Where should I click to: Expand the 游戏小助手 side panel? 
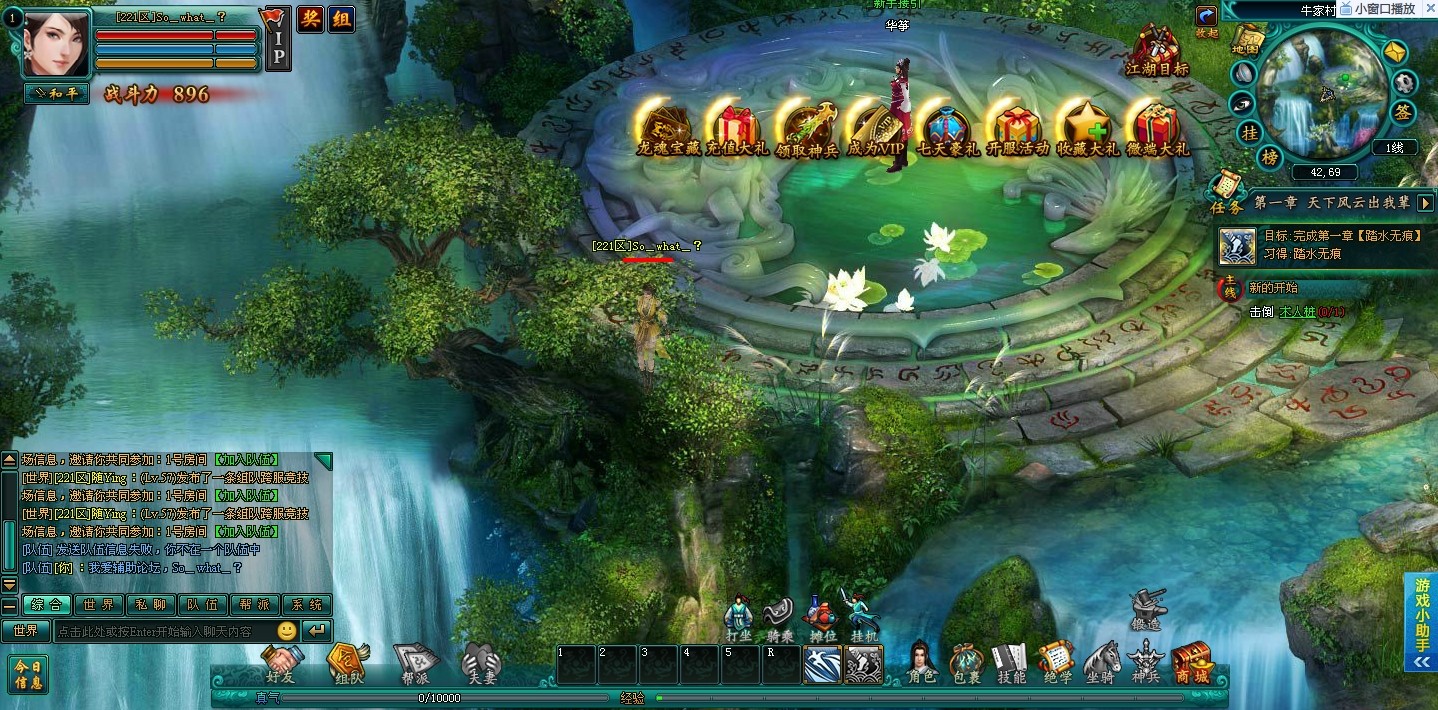click(1421, 622)
